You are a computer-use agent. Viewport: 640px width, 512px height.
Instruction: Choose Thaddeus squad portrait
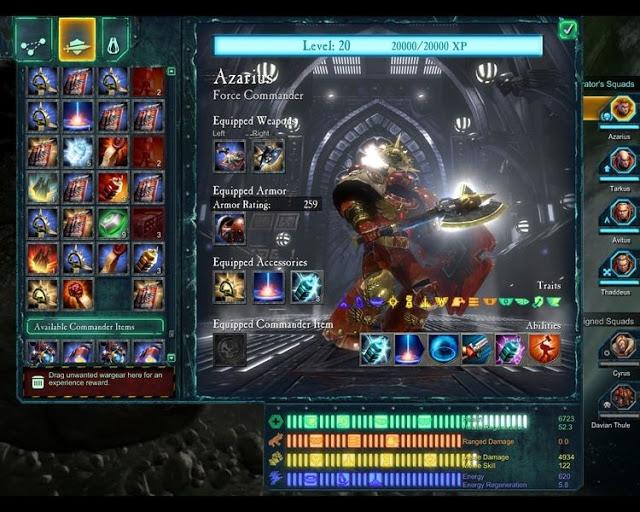(623, 264)
